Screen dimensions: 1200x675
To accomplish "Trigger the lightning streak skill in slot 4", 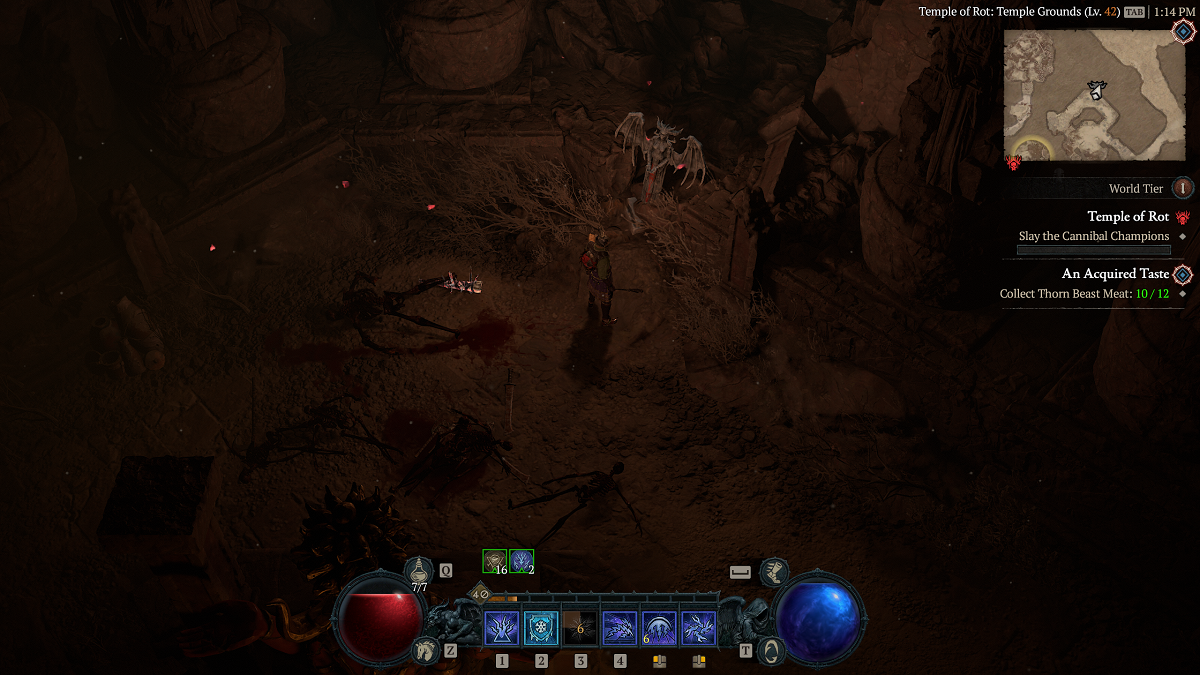I will click(620, 629).
